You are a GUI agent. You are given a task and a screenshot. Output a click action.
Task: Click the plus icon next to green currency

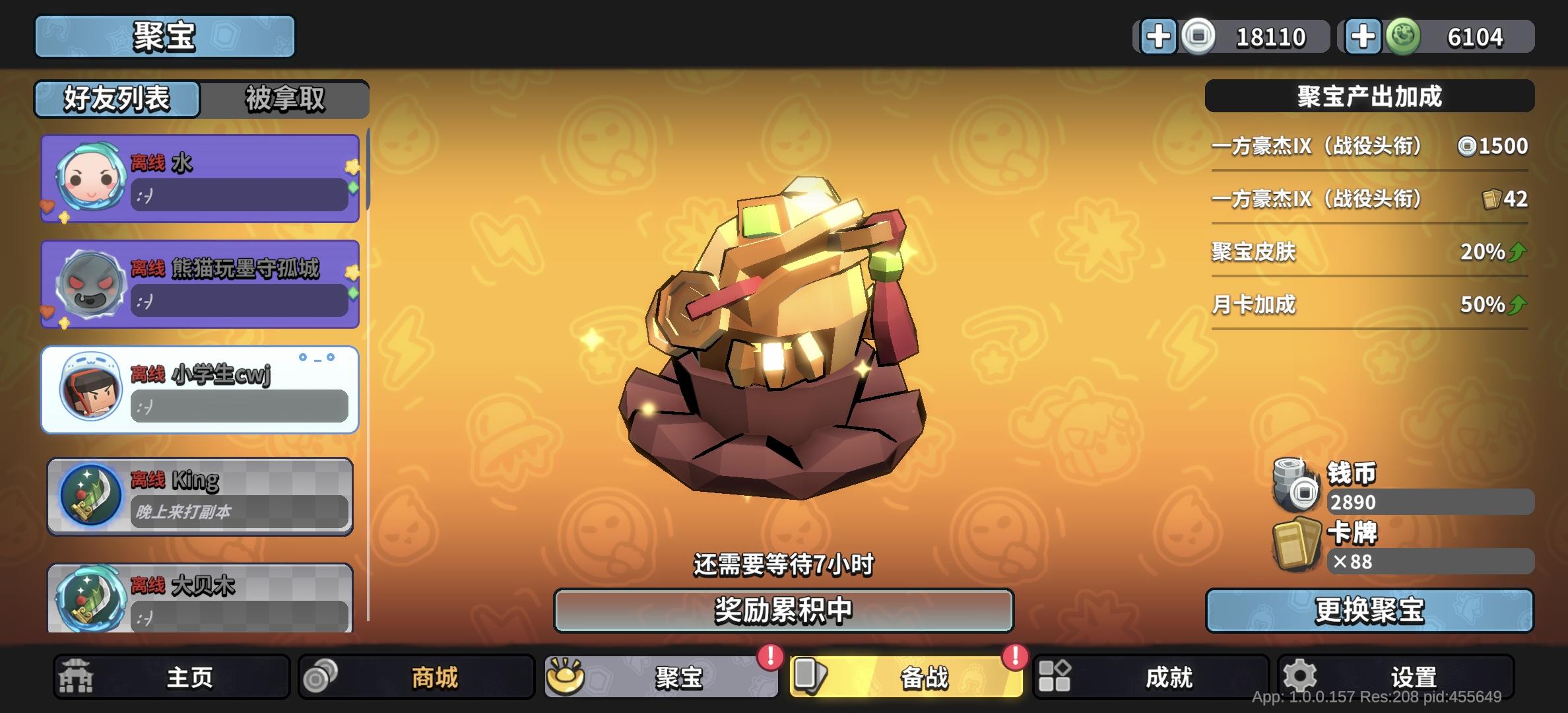point(1363,36)
